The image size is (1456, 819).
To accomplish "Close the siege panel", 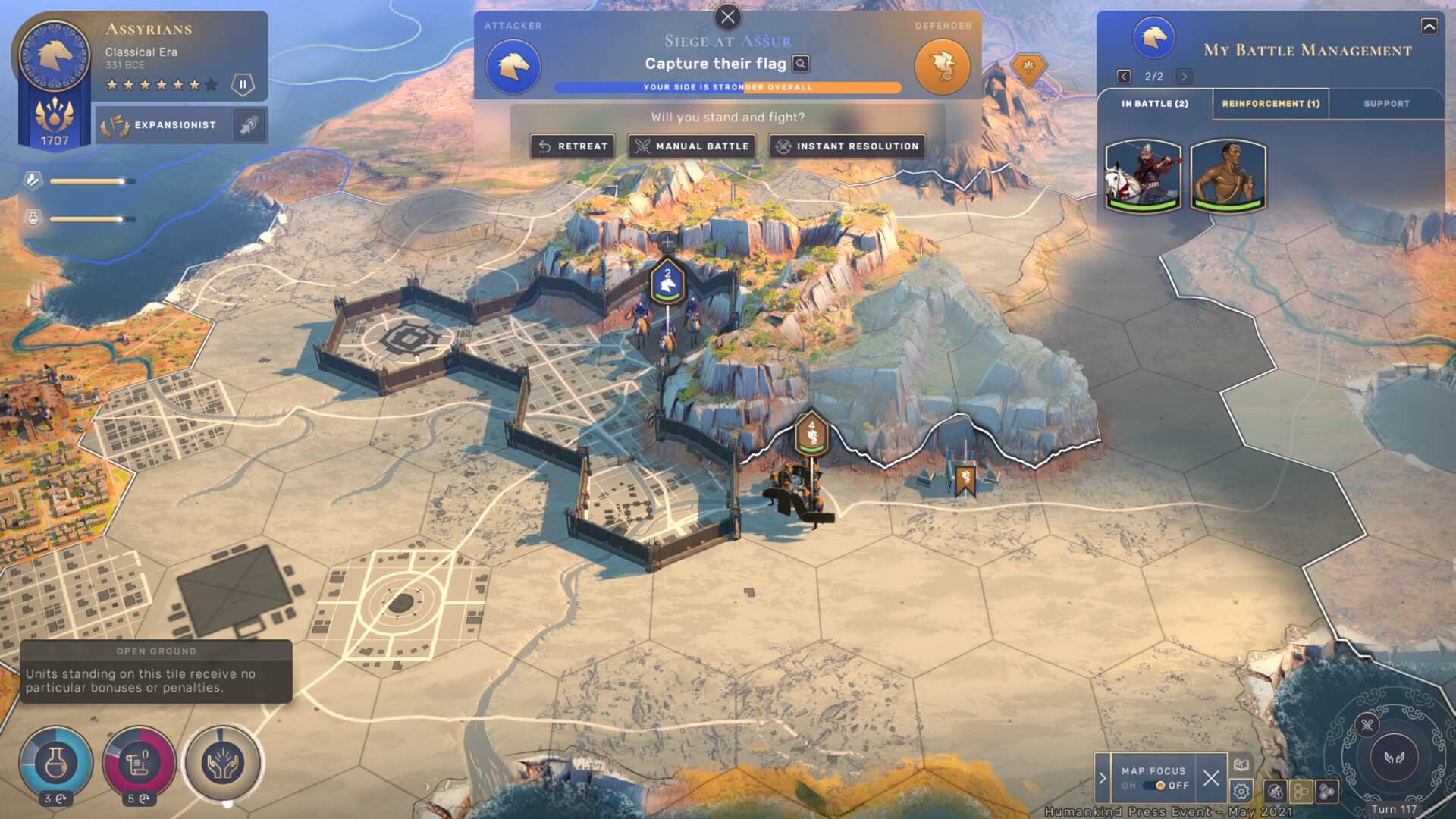I will pyautogui.click(x=727, y=17).
